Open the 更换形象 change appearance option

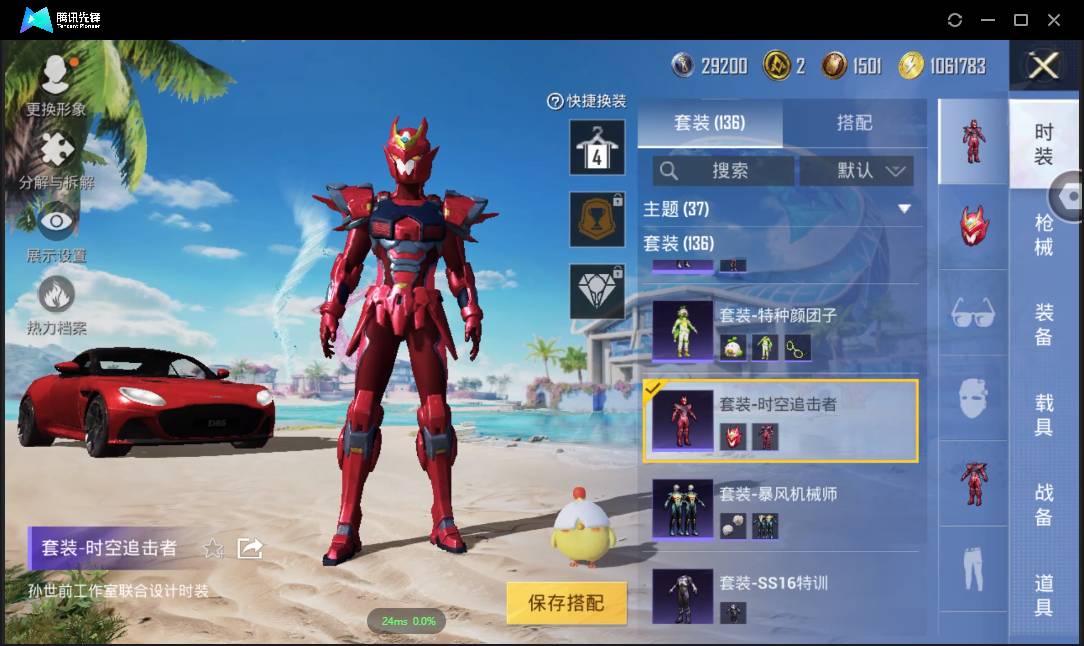point(56,85)
